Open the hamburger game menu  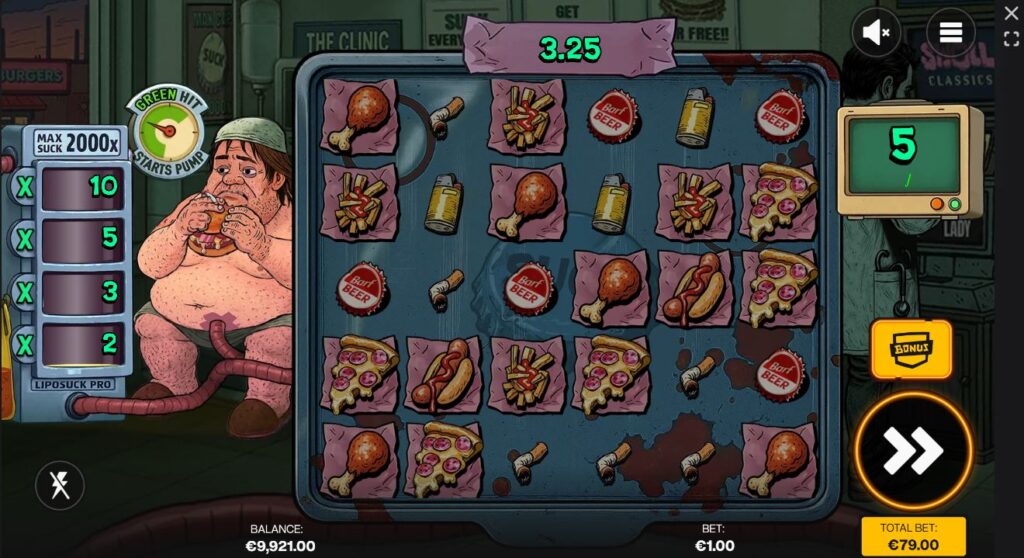point(950,33)
